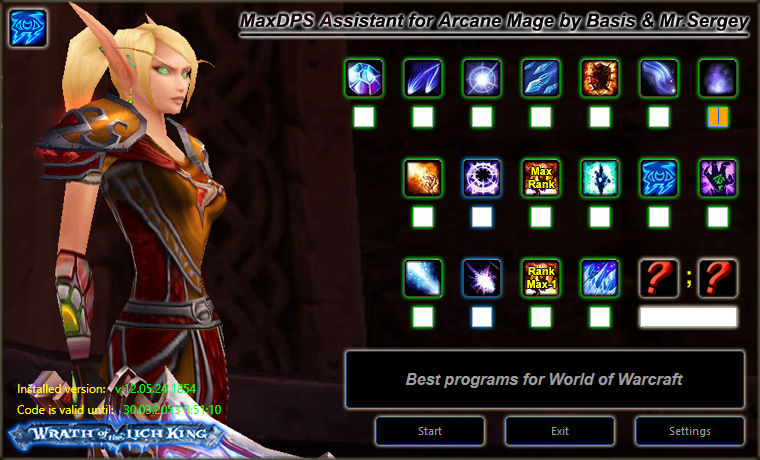
Task: Toggle the orange highlighted checkbox
Action: [x=718, y=117]
